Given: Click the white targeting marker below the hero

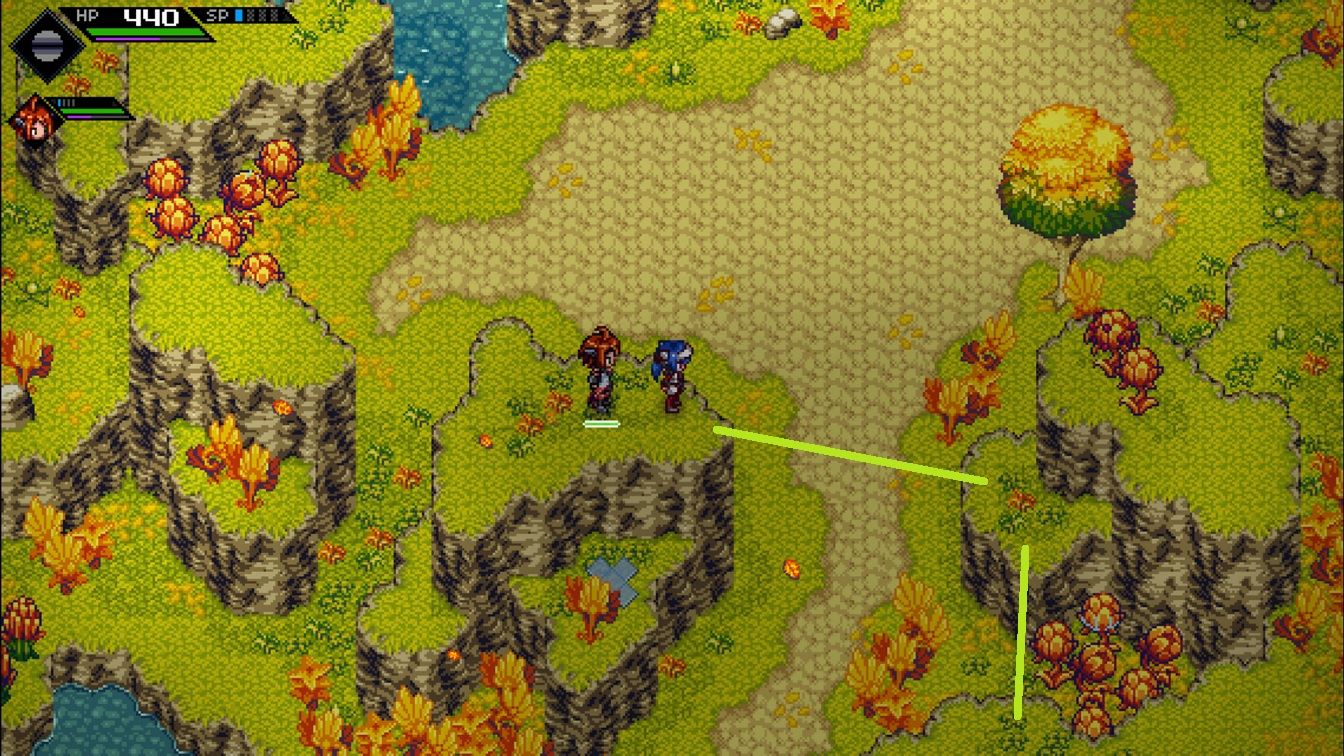Looking at the screenshot, I should (600, 423).
